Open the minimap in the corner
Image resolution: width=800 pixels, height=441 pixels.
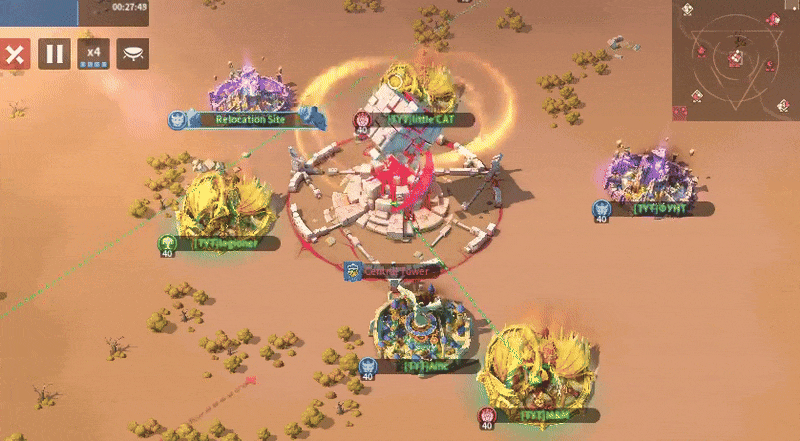click(735, 61)
